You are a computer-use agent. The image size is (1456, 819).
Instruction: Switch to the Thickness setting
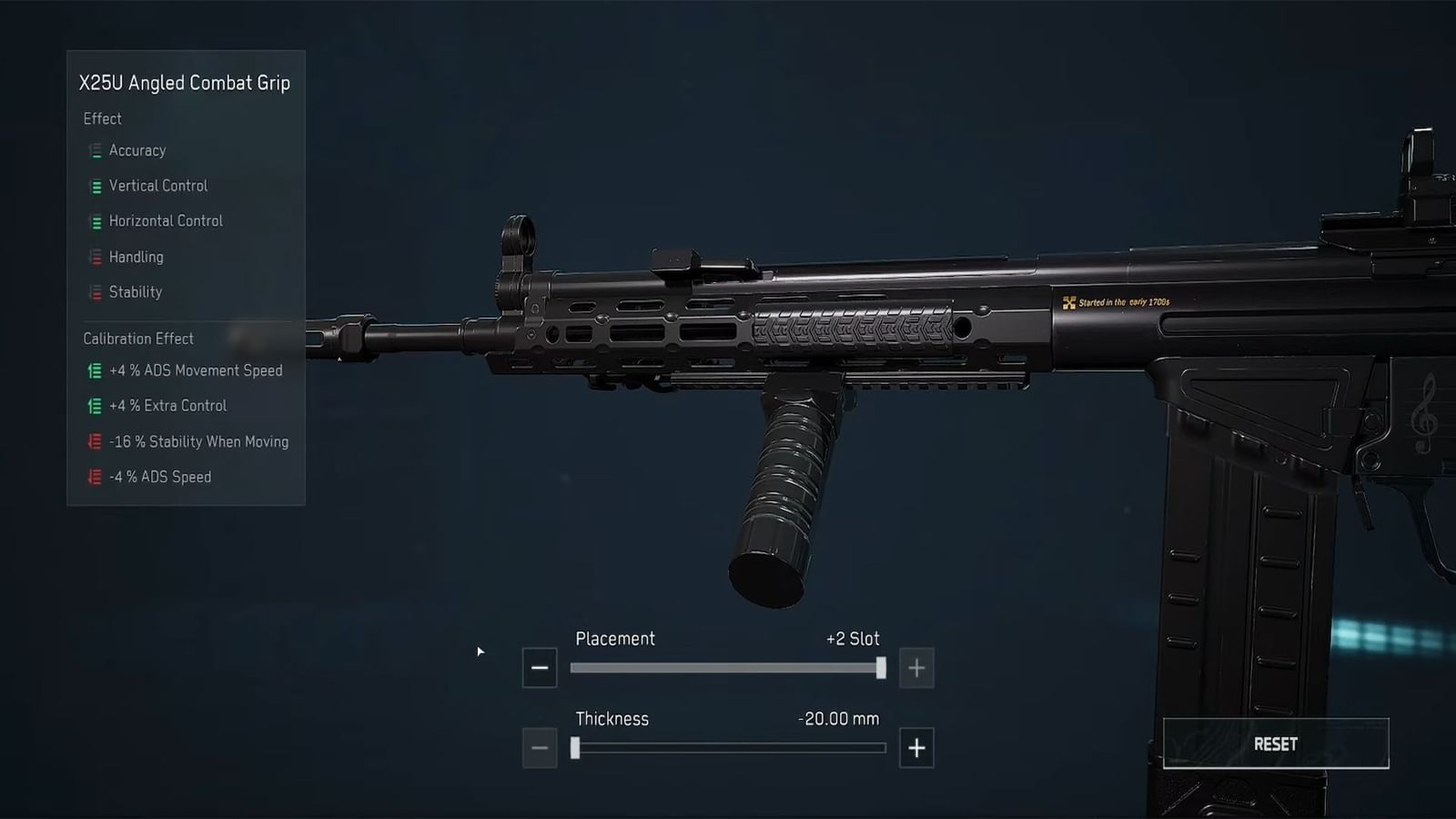point(612,719)
